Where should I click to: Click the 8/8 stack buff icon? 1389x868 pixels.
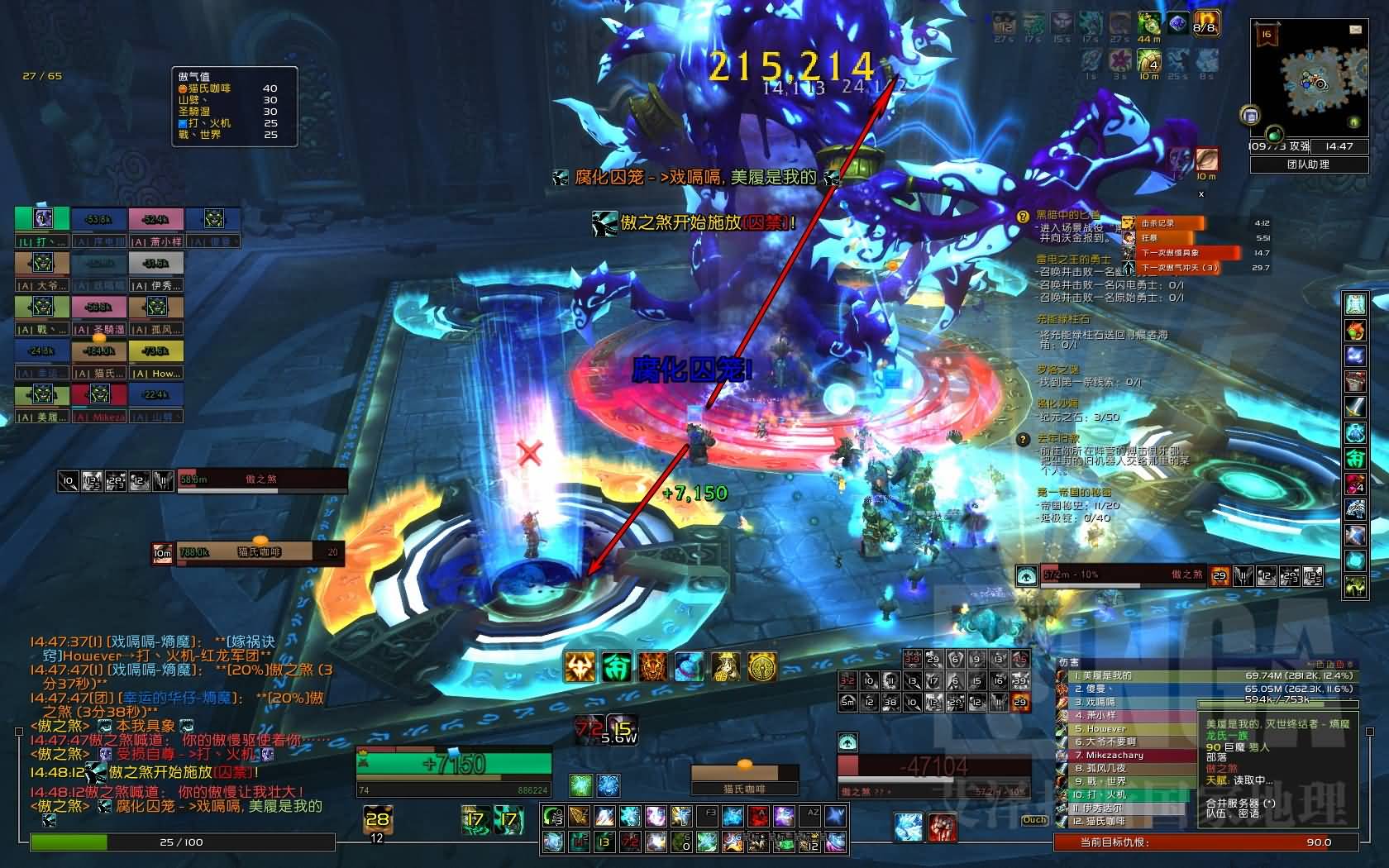click(x=1206, y=24)
